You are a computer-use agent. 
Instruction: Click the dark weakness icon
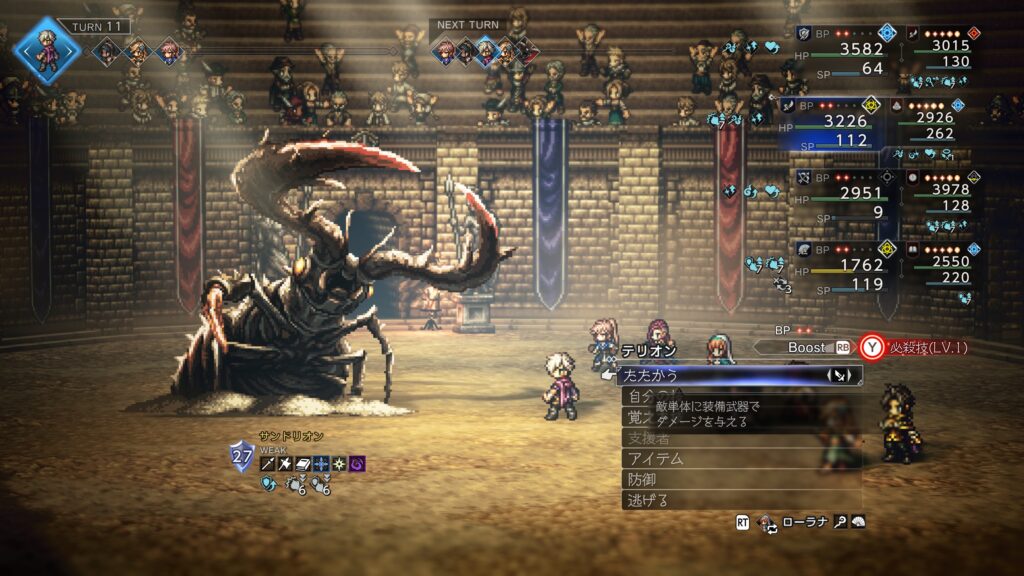click(357, 464)
